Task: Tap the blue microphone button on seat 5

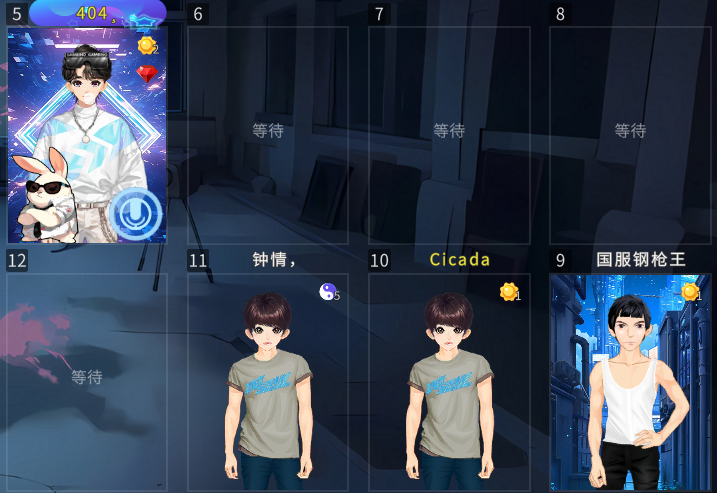Action: click(x=135, y=213)
